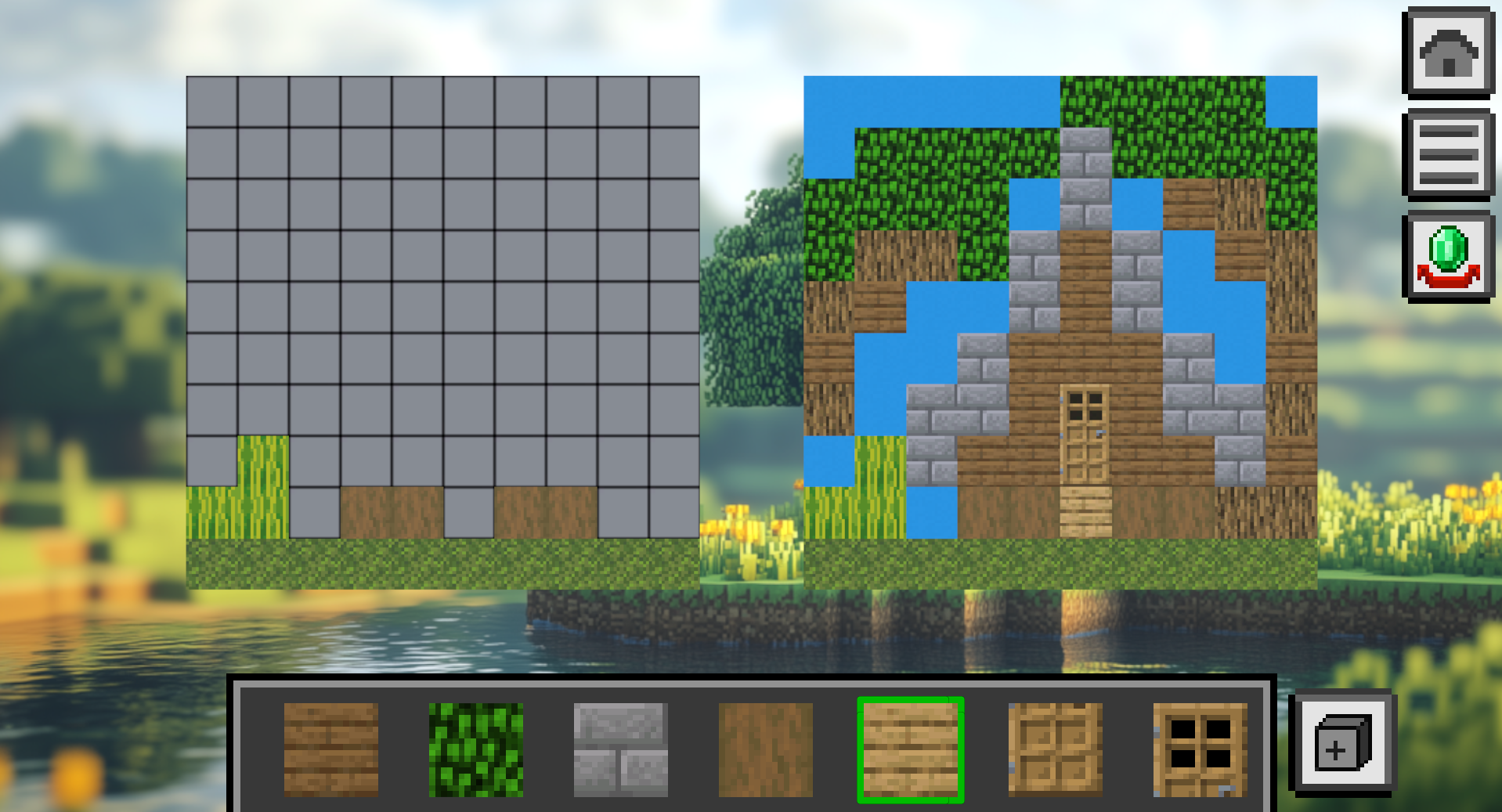Screen dimensions: 1502x812
Task: Place a block on the empty gray grid
Action: point(439,313)
